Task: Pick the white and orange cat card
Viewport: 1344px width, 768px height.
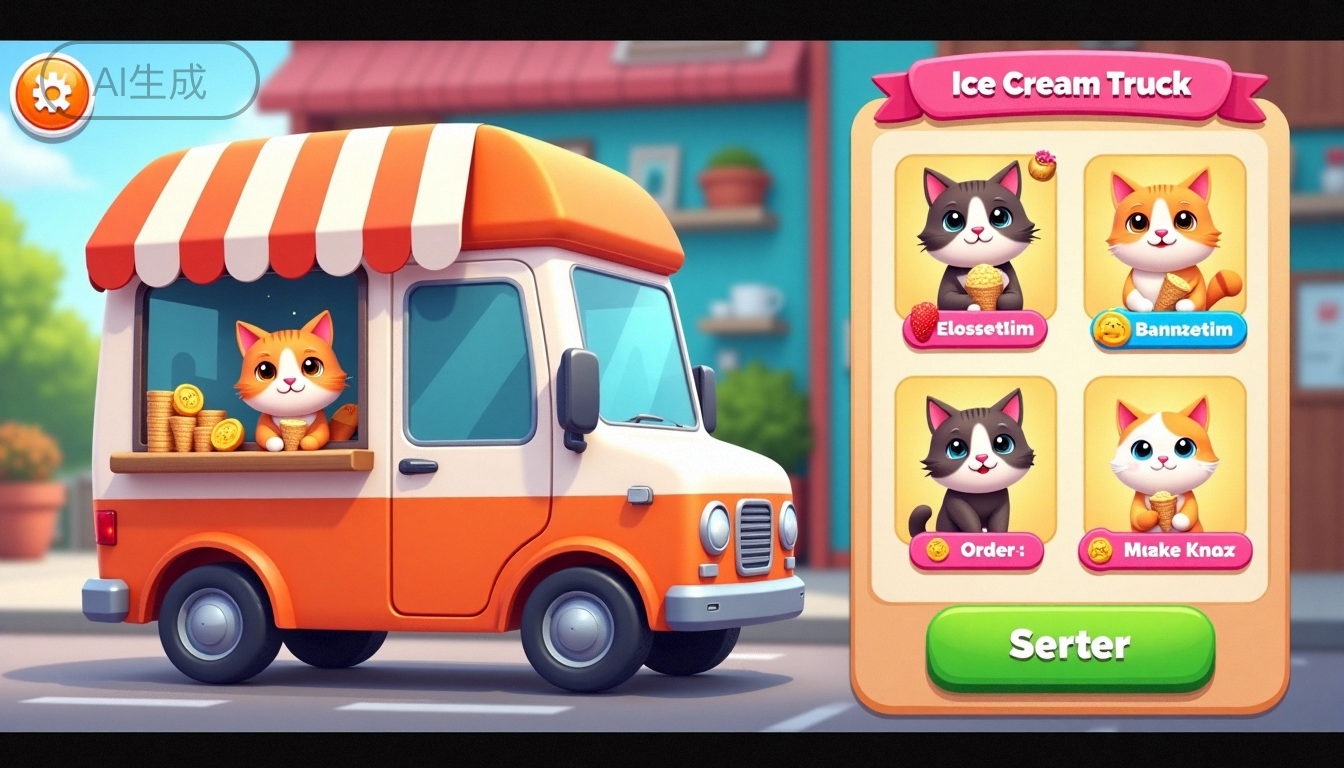Action: [1165, 456]
